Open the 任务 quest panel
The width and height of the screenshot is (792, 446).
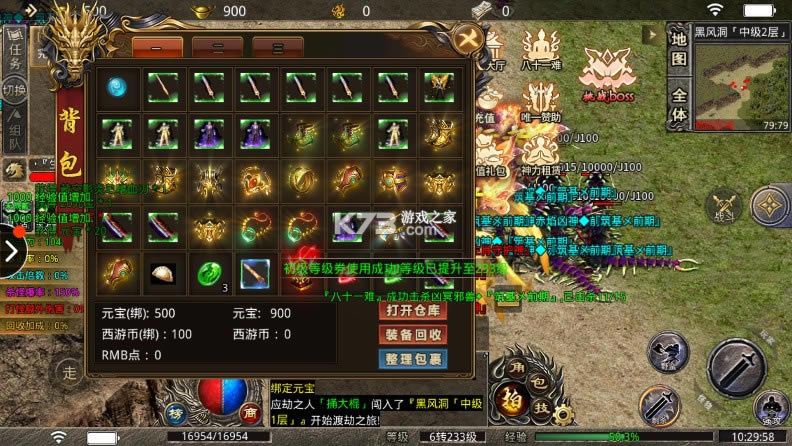click(x=14, y=55)
